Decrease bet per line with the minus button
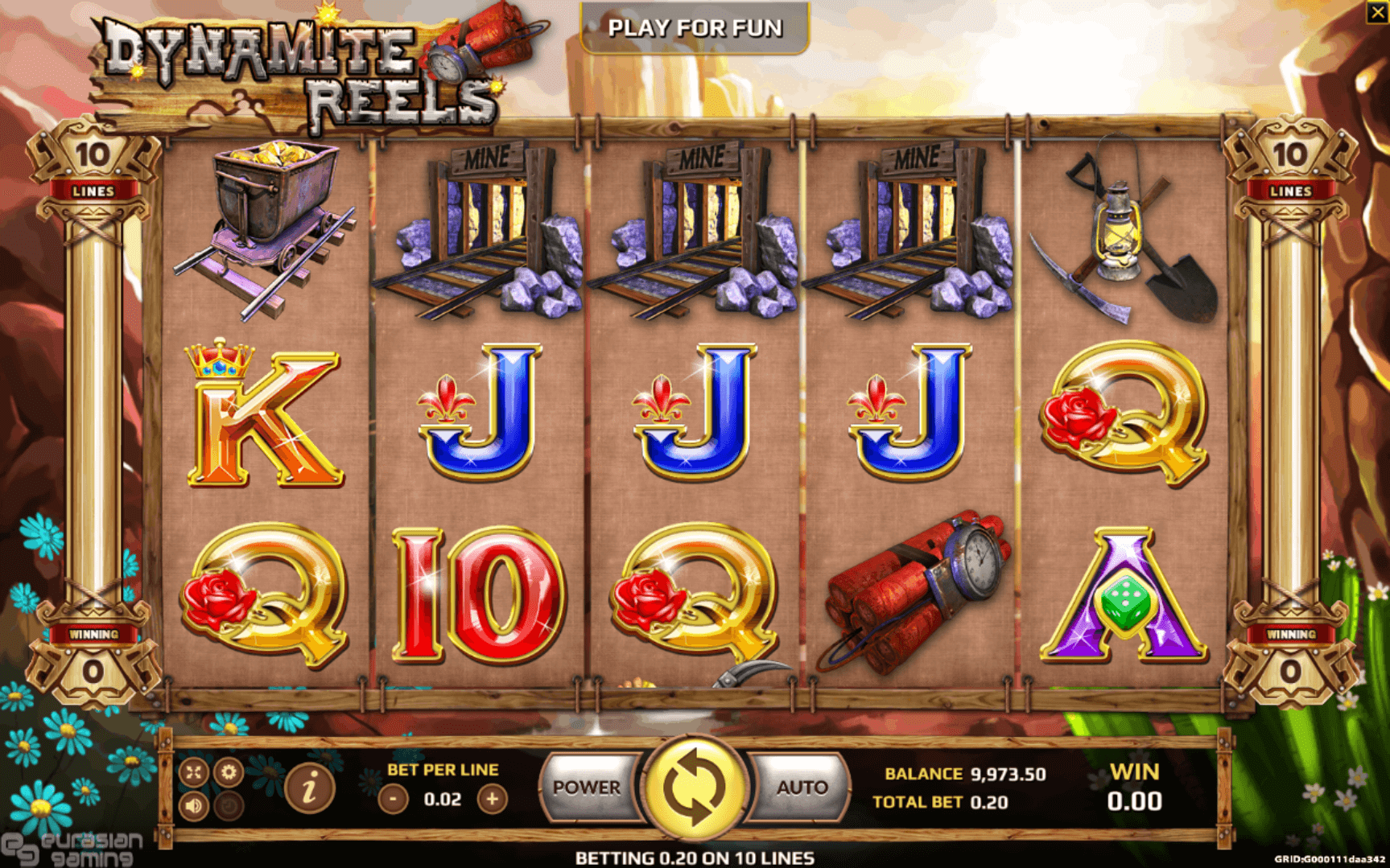The image size is (1390, 868). click(393, 799)
